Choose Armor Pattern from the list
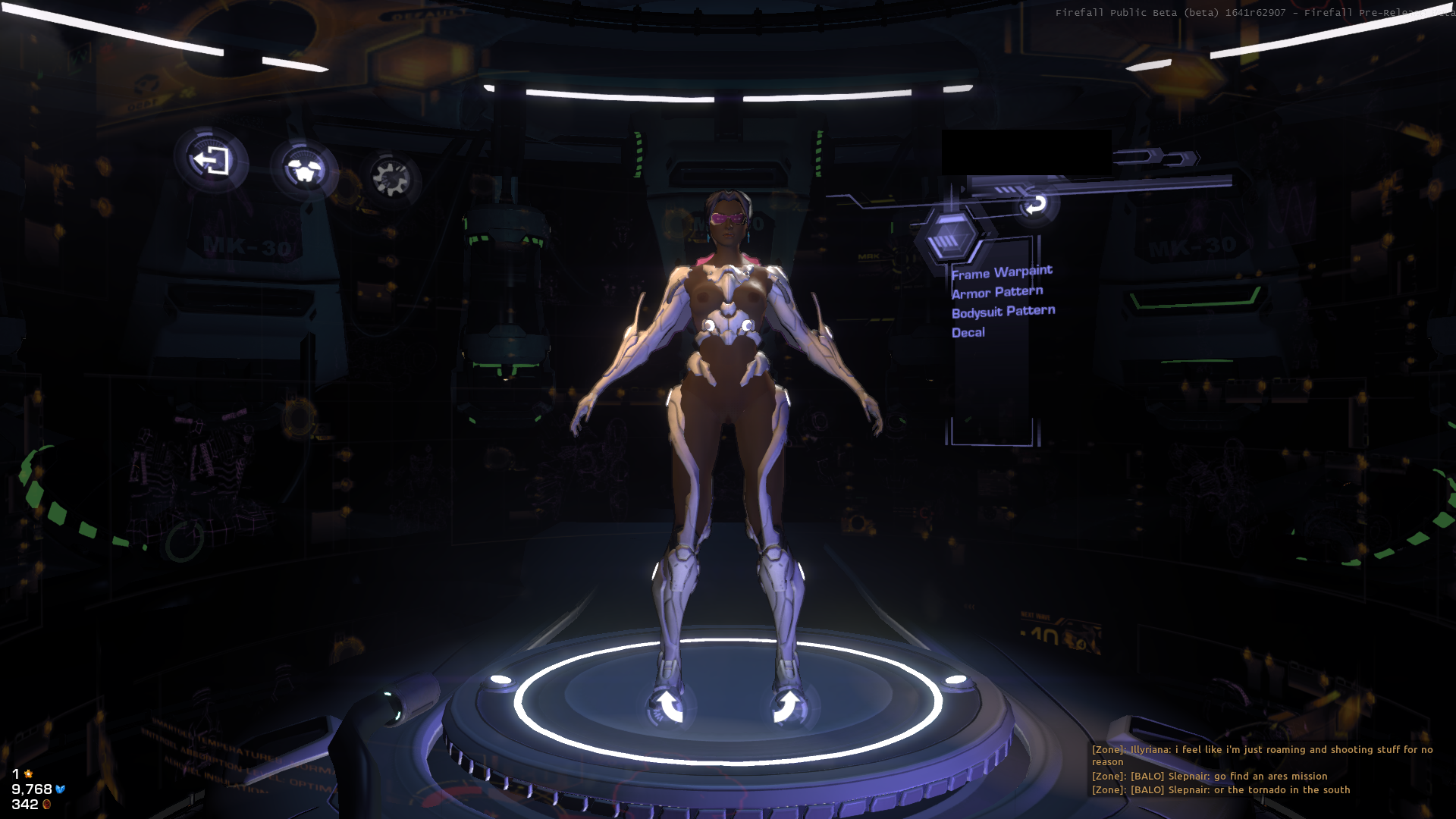The width and height of the screenshot is (1456, 819). 997,292
